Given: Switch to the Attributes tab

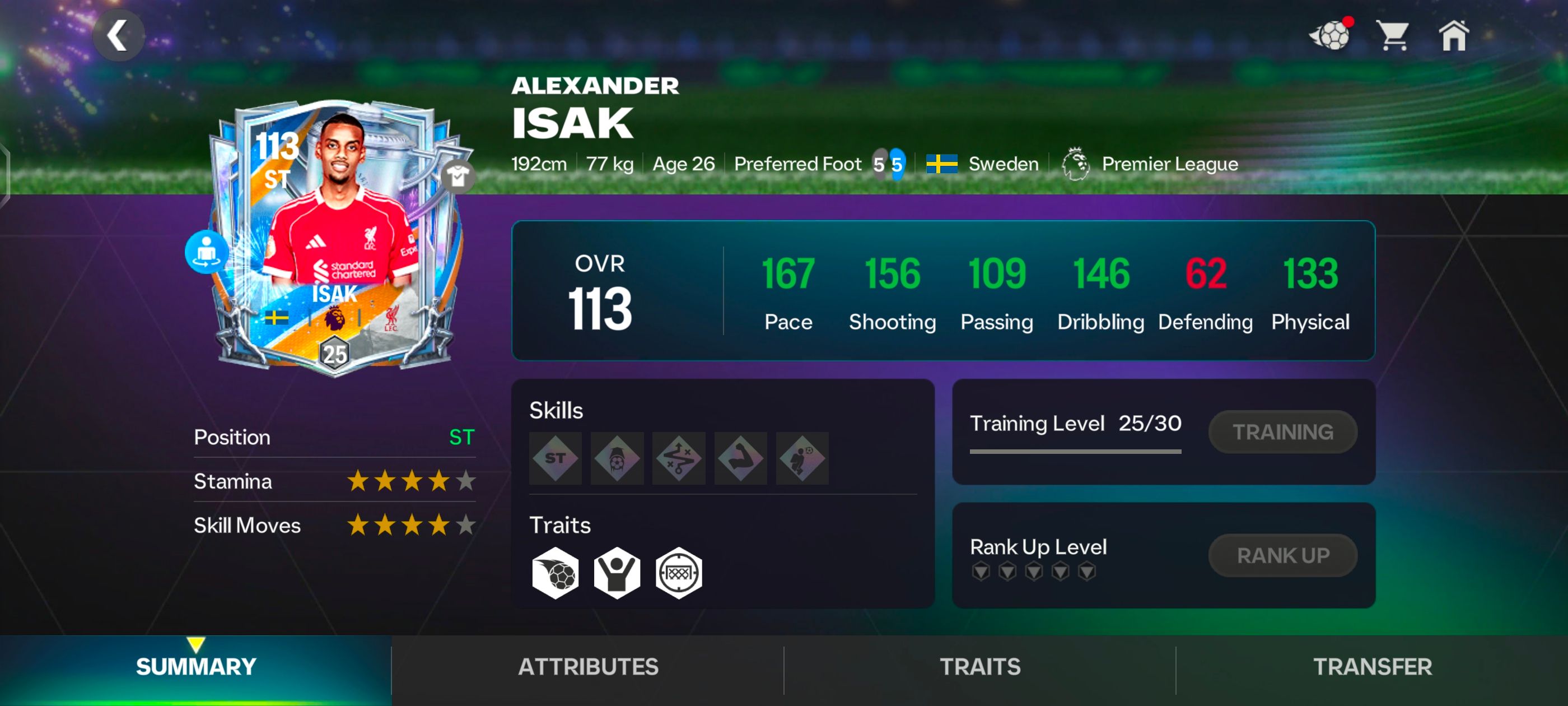Looking at the screenshot, I should pyautogui.click(x=588, y=666).
